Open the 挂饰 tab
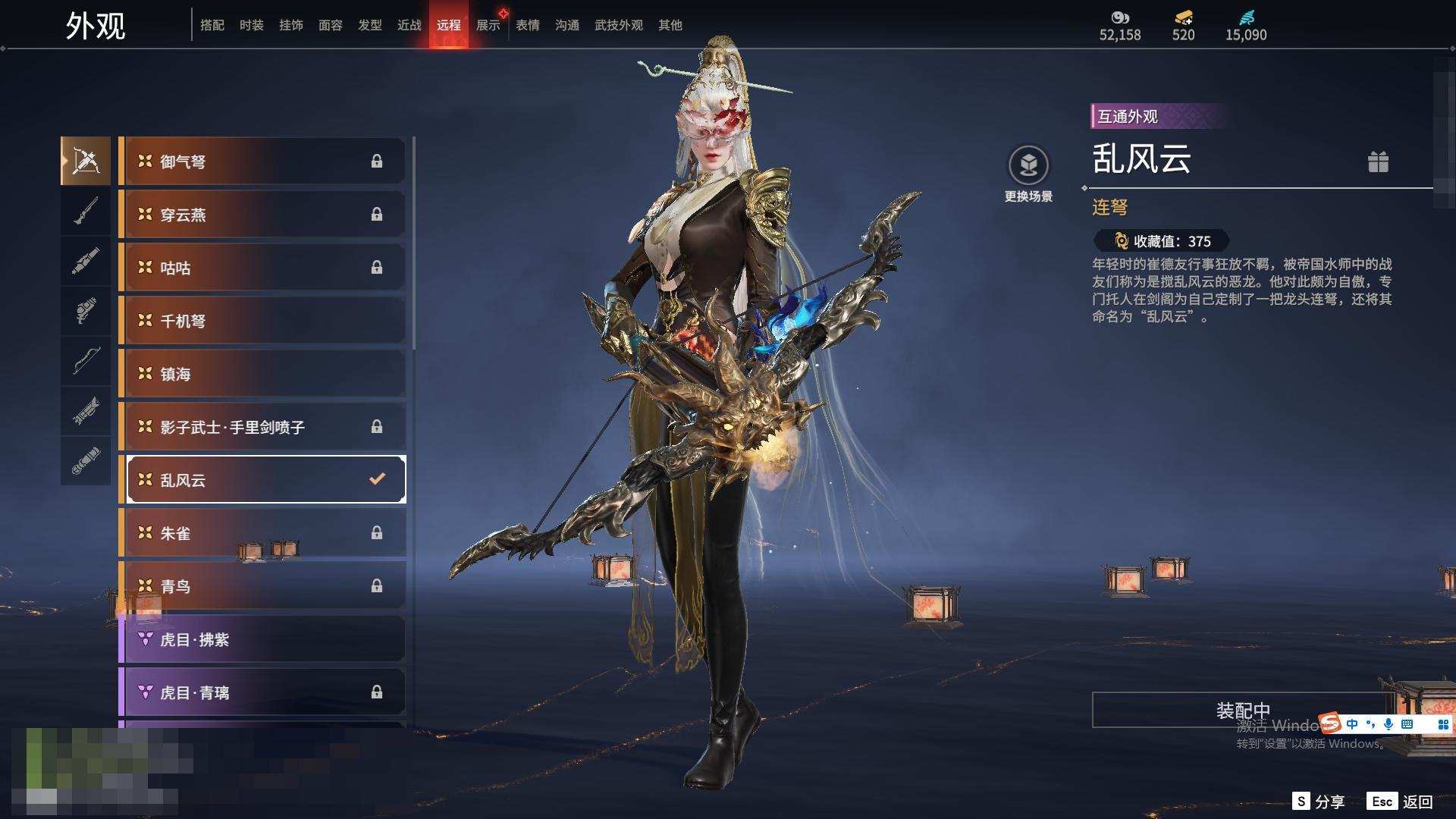Screen dimensions: 1456x819 pyautogui.click(x=290, y=25)
